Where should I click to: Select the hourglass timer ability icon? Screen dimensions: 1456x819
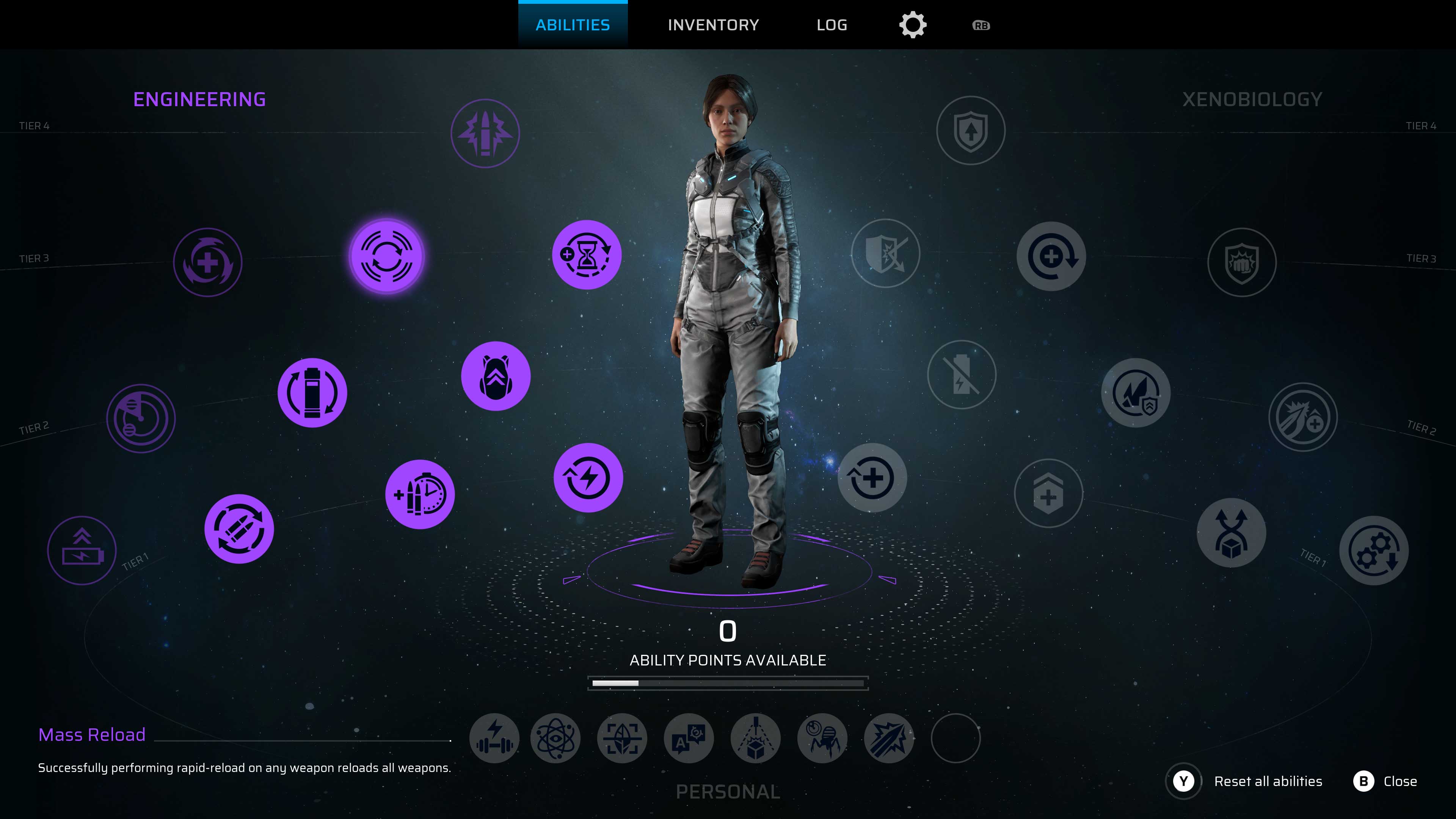pos(587,255)
